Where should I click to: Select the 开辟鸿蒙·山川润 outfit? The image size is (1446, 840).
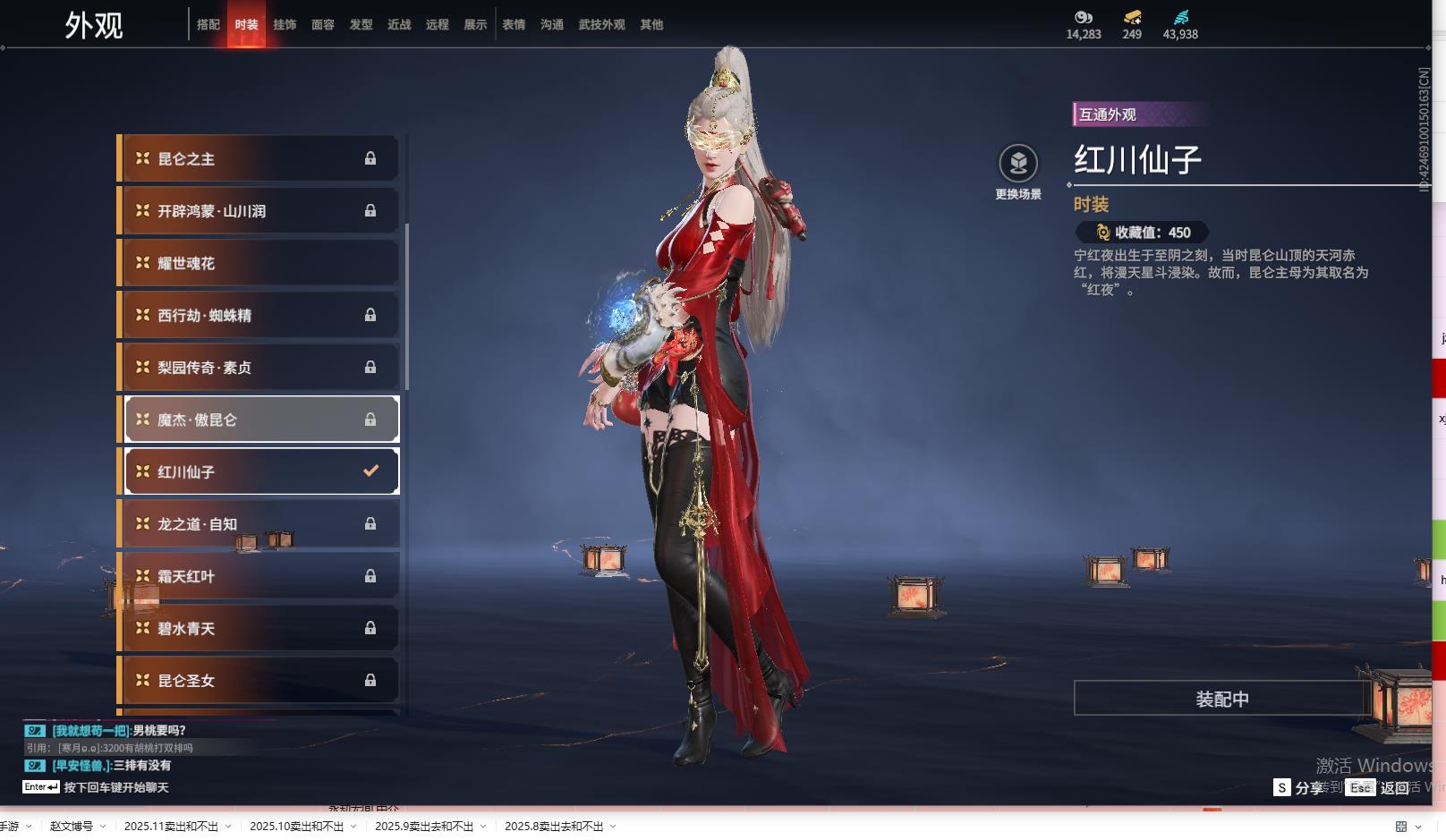259,211
